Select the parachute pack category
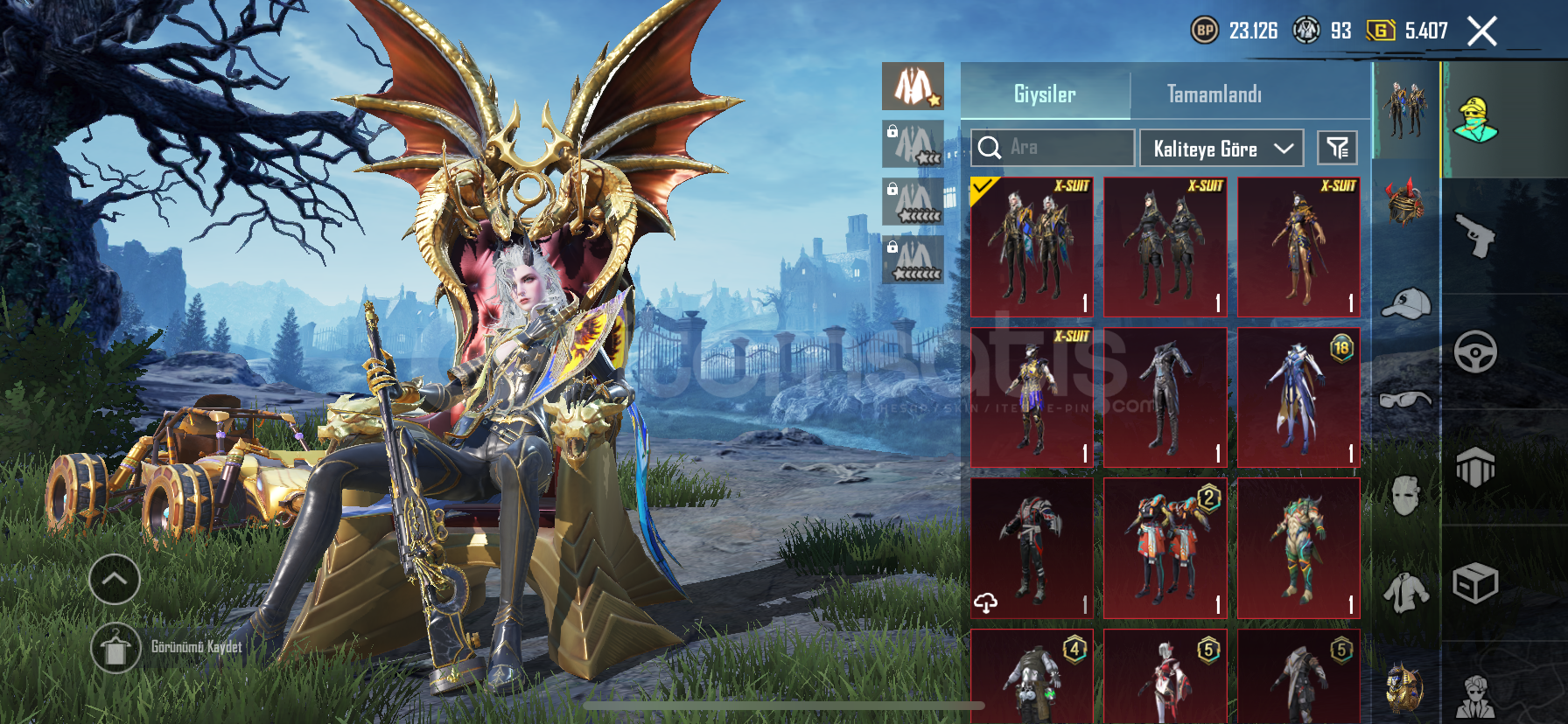The image size is (1568, 724). point(1475,468)
